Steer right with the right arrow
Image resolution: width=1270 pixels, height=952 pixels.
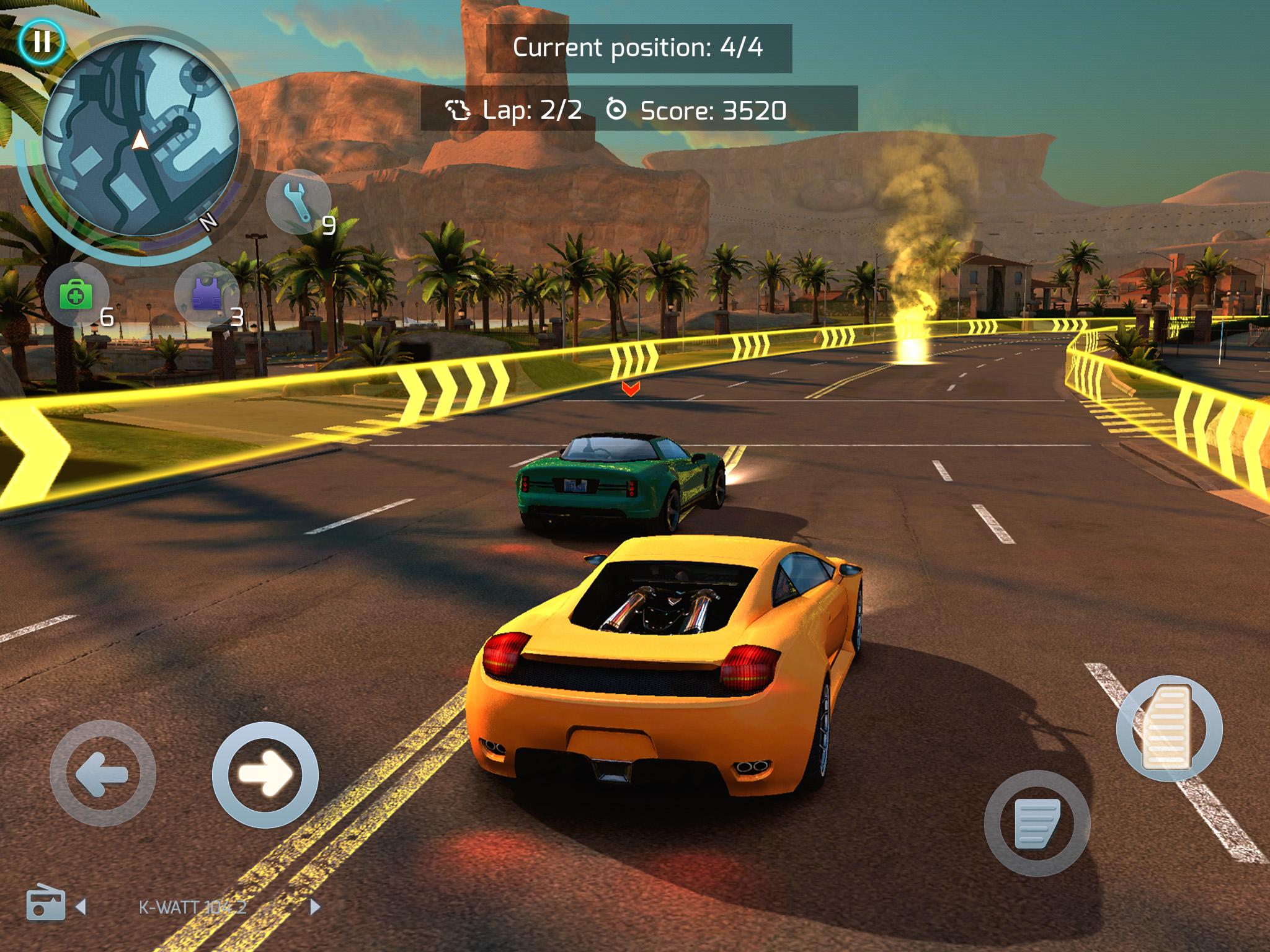(x=265, y=775)
